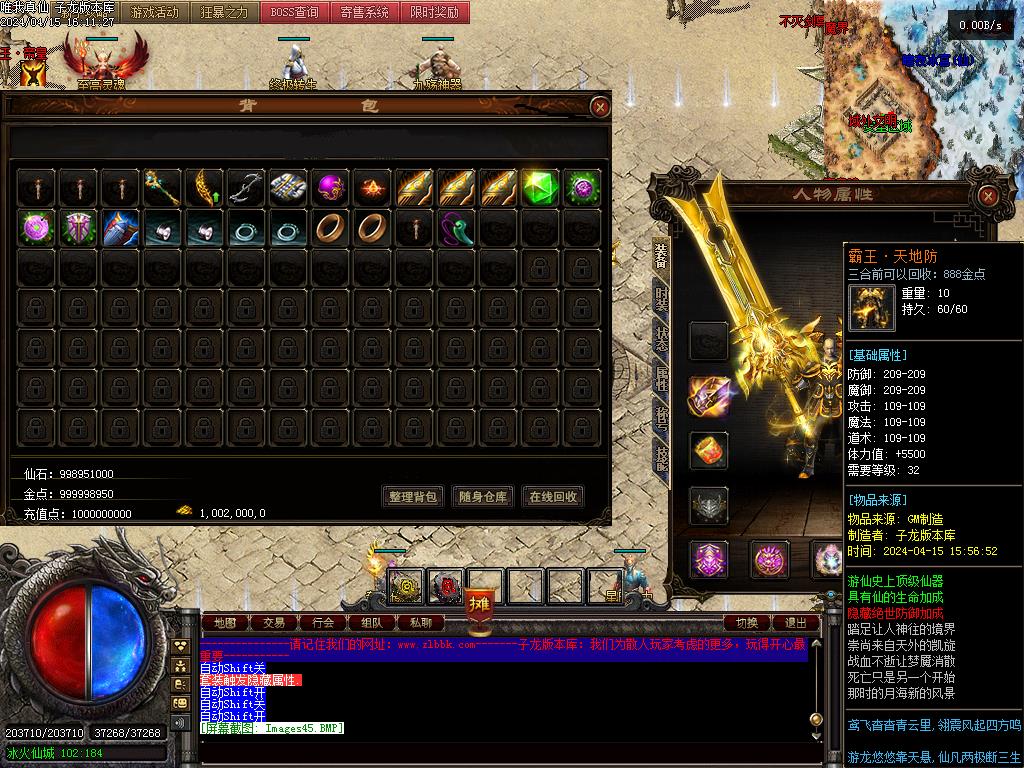Open the 寄售系统 consignment system

tap(365, 13)
